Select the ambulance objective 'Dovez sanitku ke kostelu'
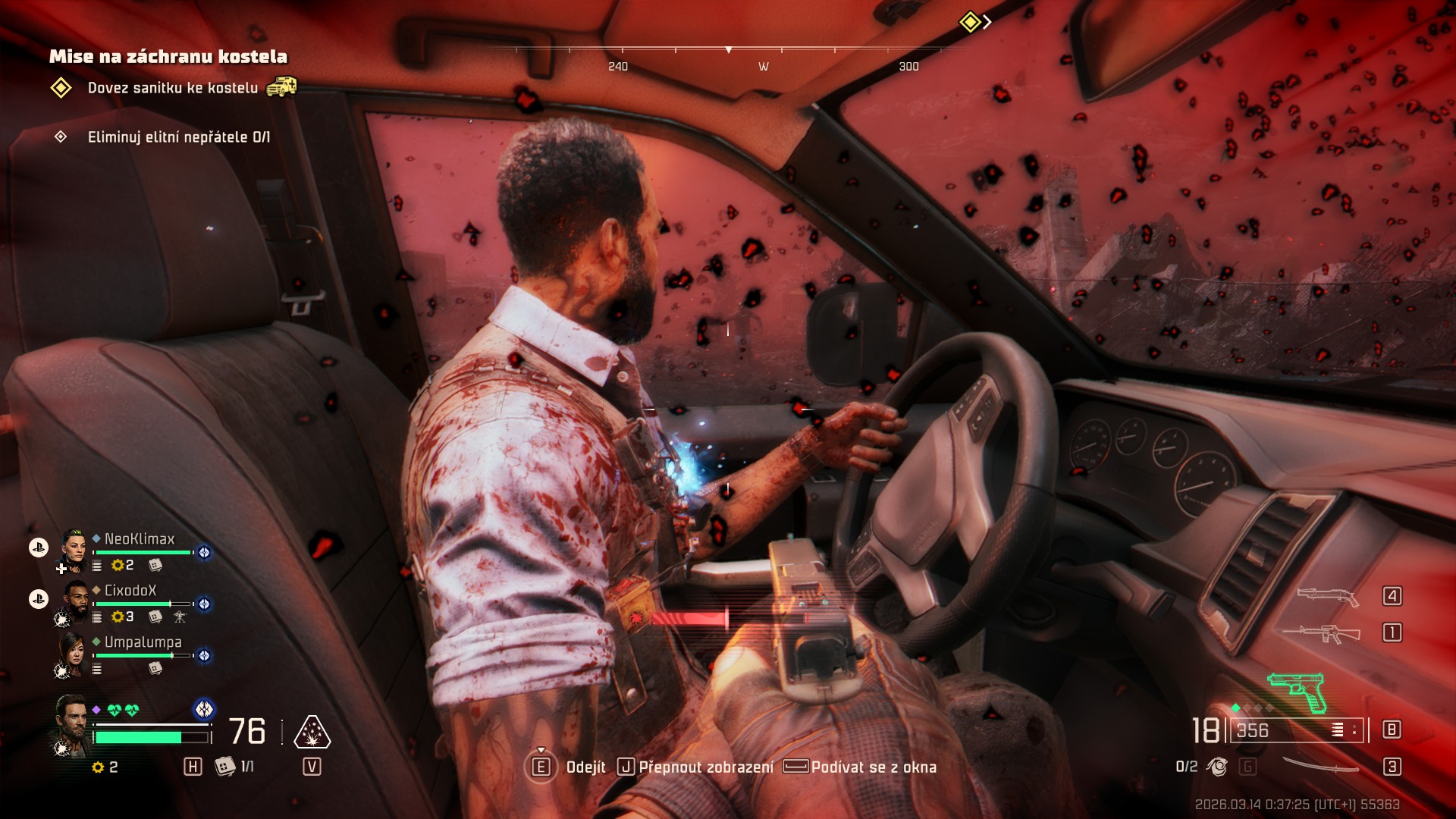The image size is (1456, 819). [172, 88]
